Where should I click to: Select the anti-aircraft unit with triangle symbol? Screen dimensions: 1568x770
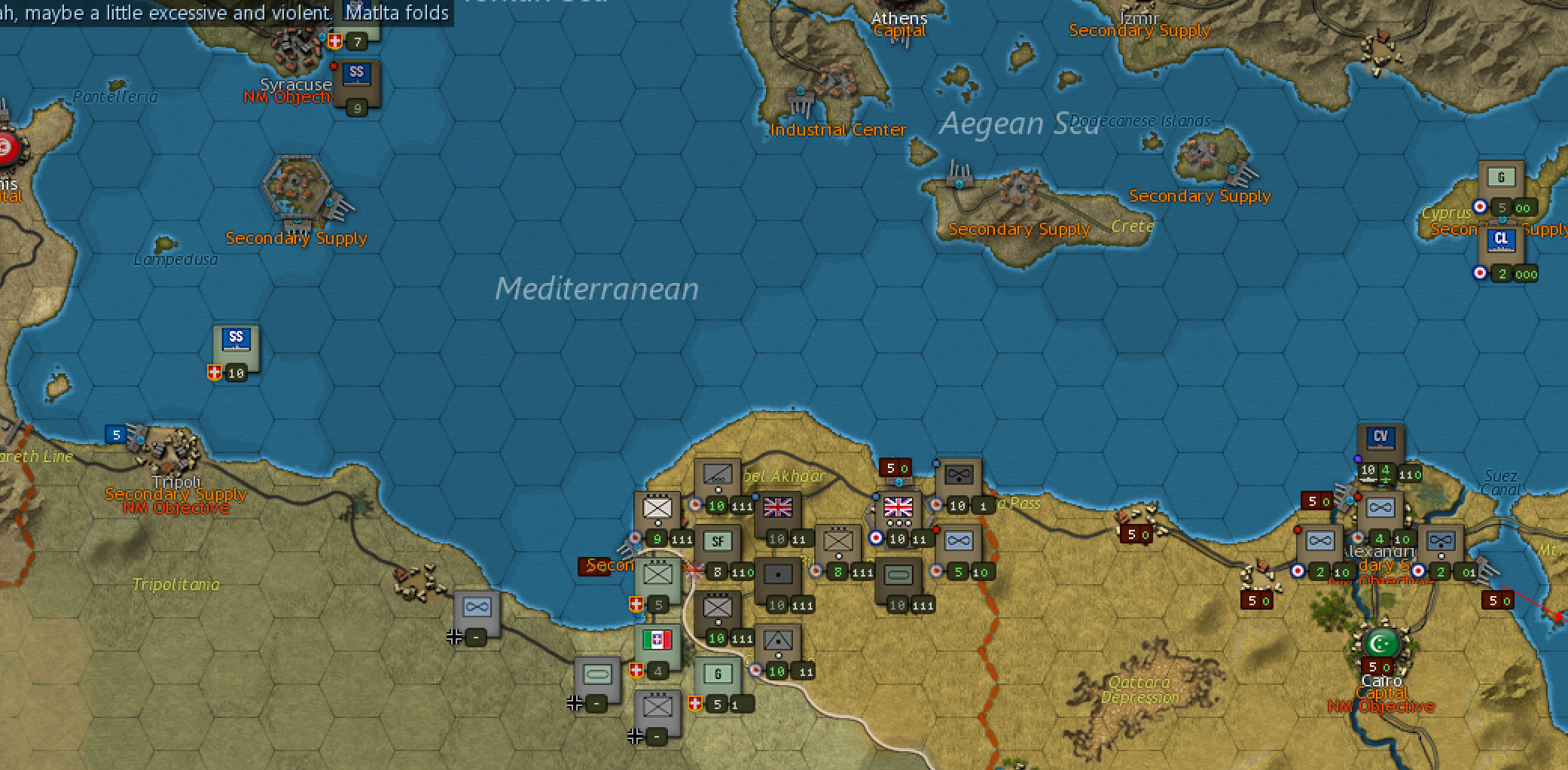click(778, 641)
